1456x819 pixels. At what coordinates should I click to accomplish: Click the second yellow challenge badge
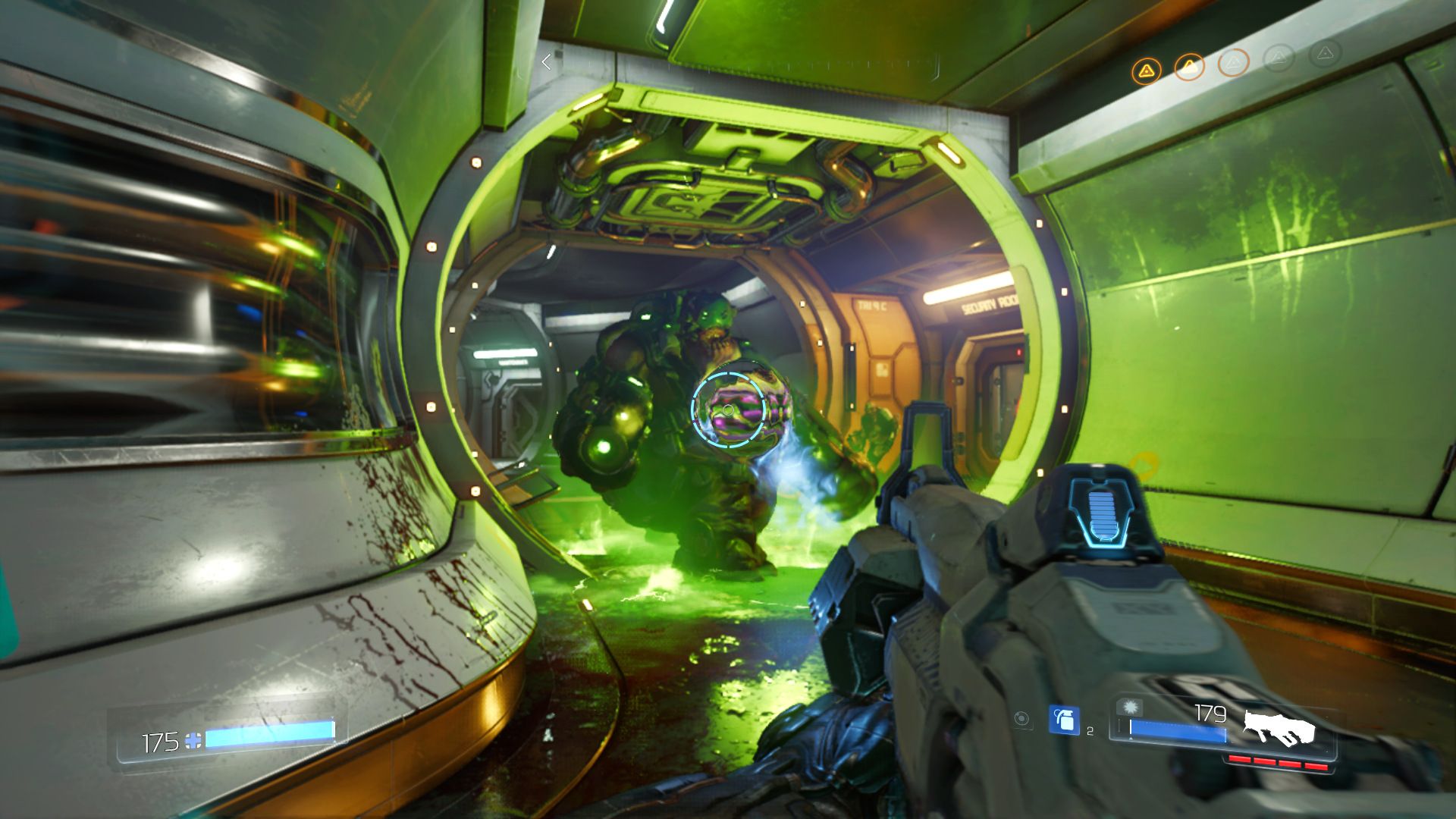(x=1190, y=66)
